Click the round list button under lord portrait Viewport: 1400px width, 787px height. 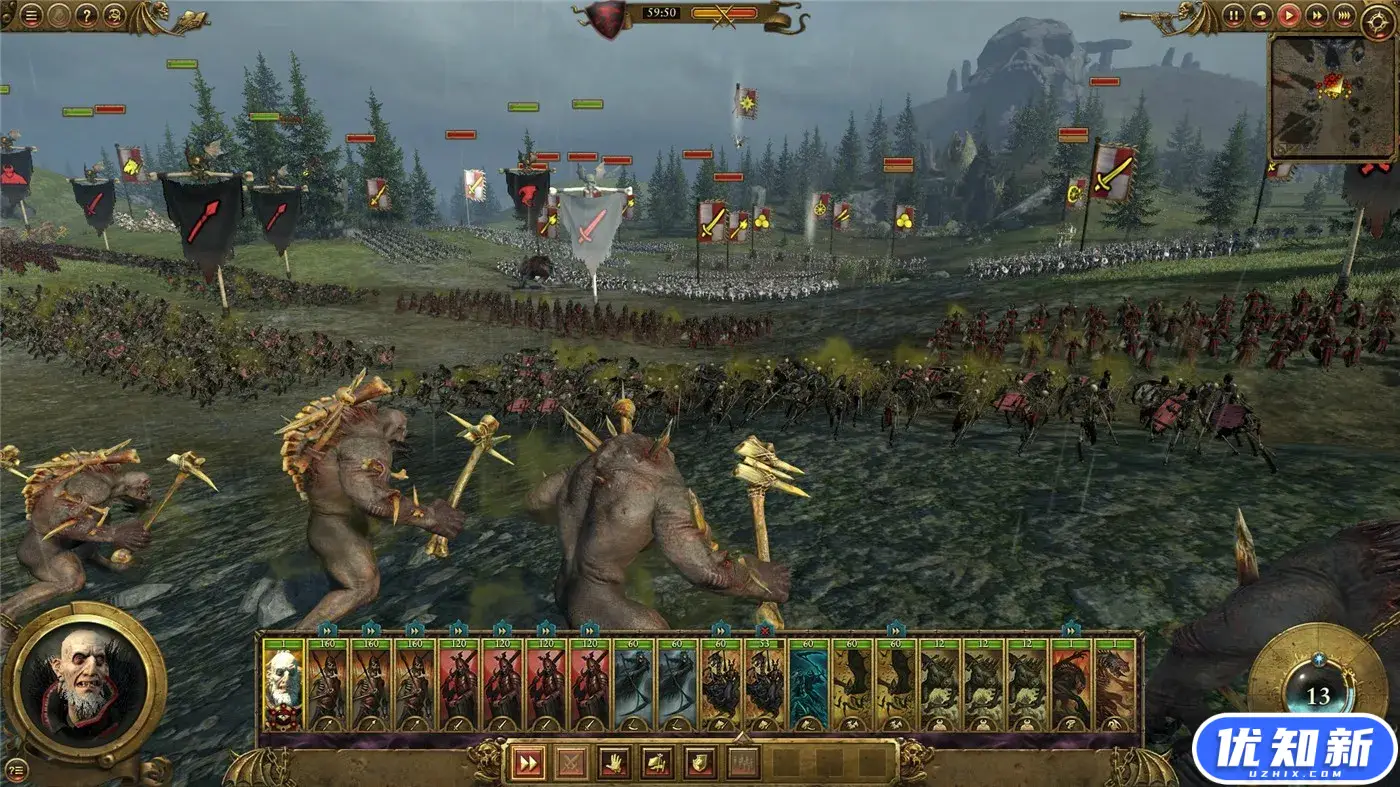pyautogui.click(x=17, y=768)
